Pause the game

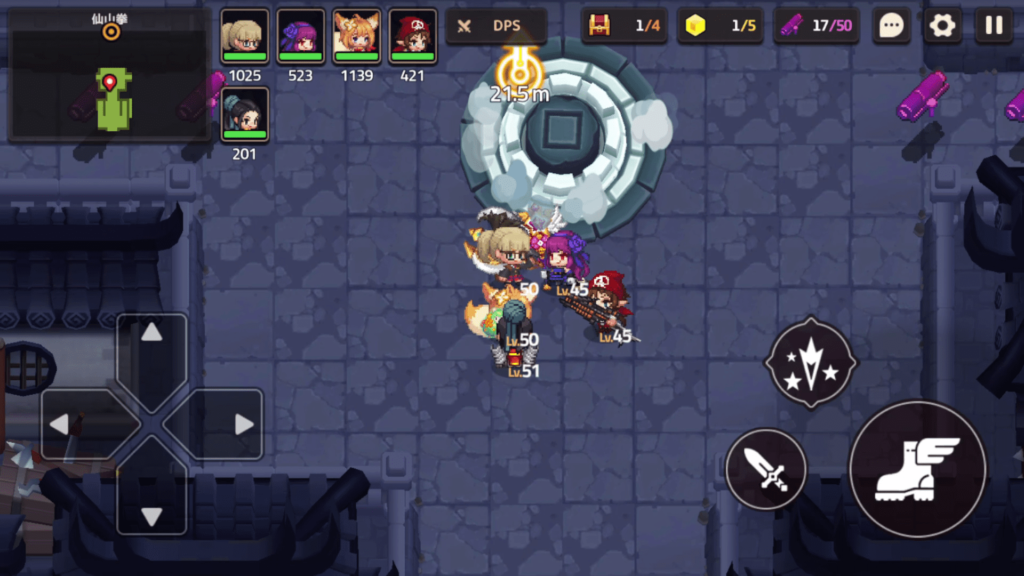[993, 26]
